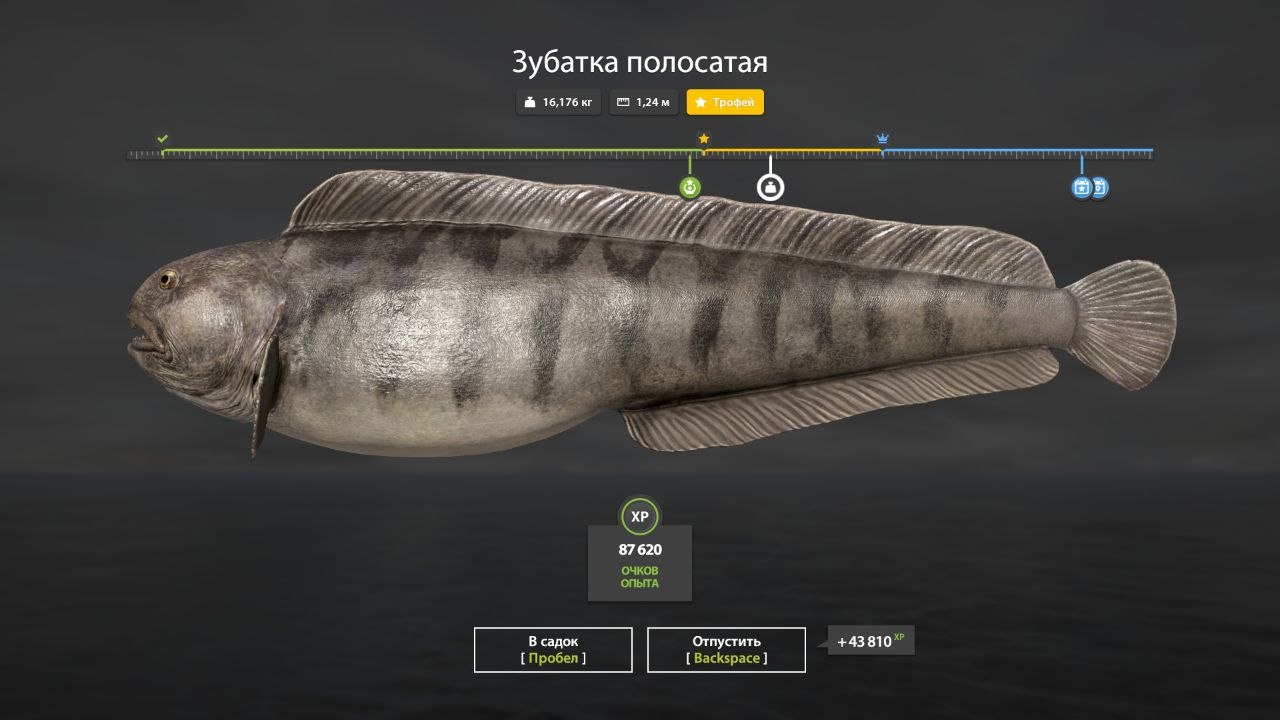Click the fish title Зубатка полосатая
Screen dimensions: 1280x720
[639, 62]
